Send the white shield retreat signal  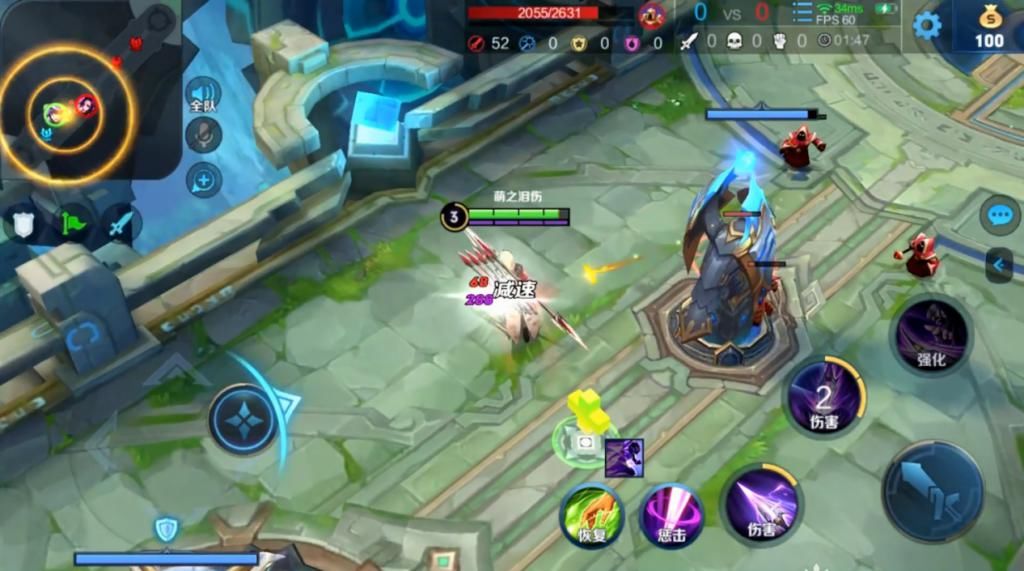coord(23,222)
